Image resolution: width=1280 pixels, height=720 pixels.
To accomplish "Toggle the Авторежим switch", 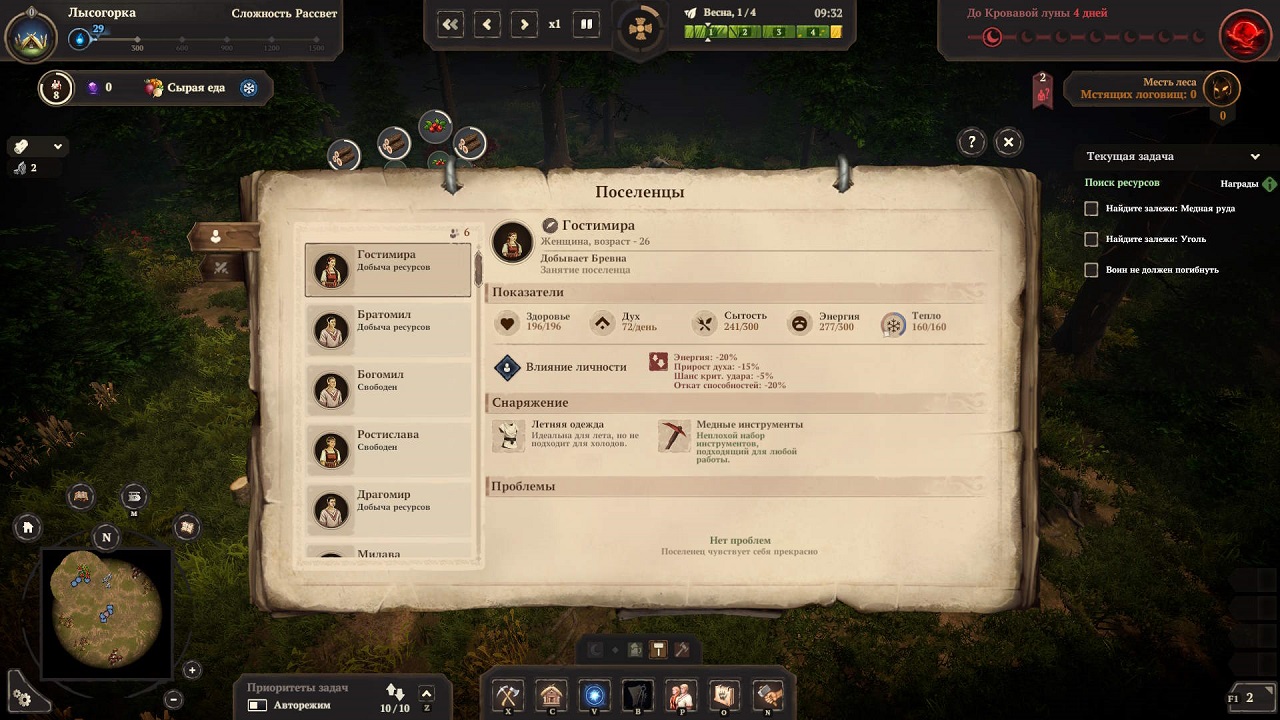I will [258, 705].
